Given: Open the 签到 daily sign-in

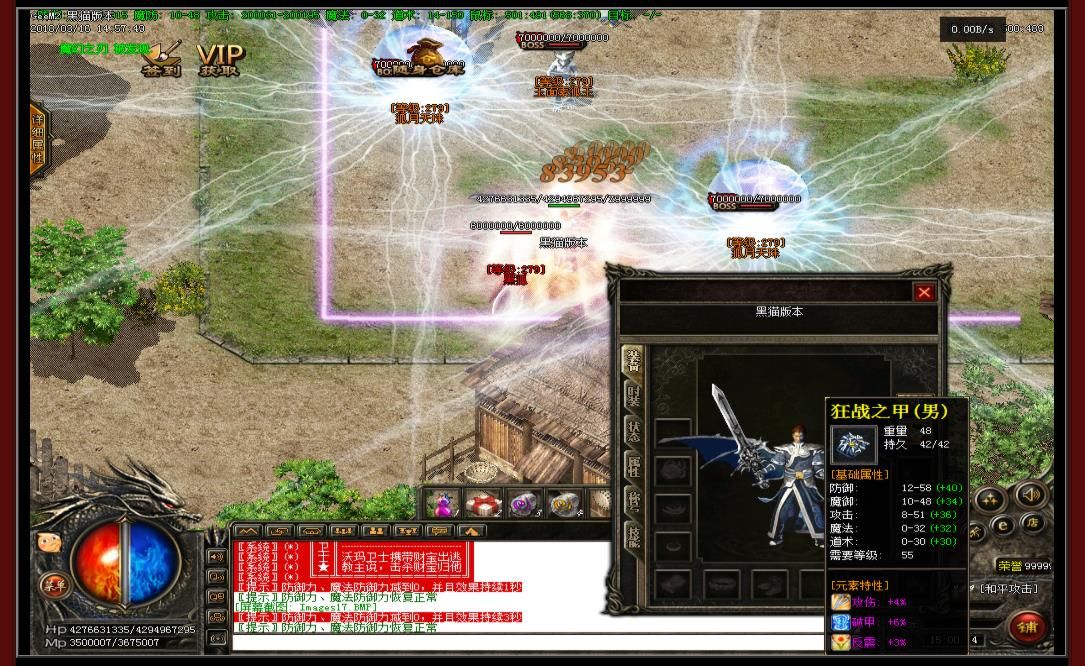Looking at the screenshot, I should (x=160, y=58).
